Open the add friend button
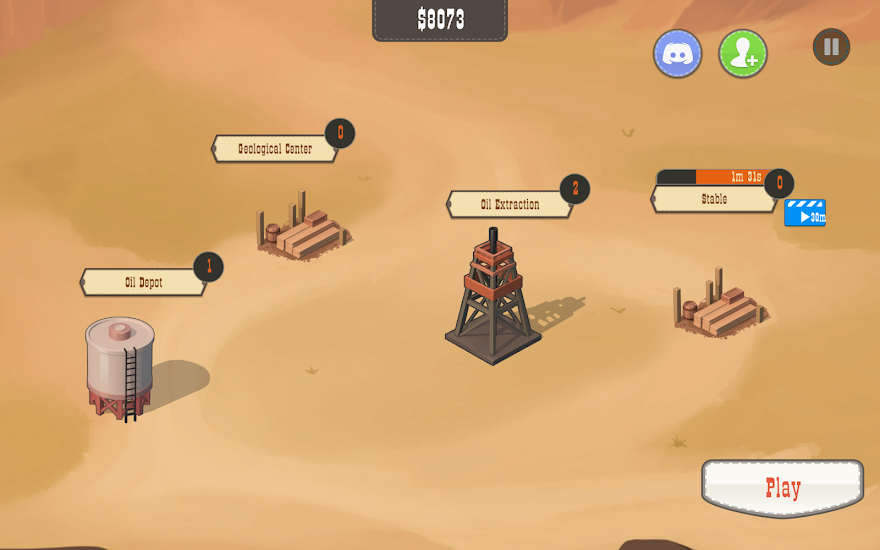The width and height of the screenshot is (880, 550). click(x=743, y=53)
